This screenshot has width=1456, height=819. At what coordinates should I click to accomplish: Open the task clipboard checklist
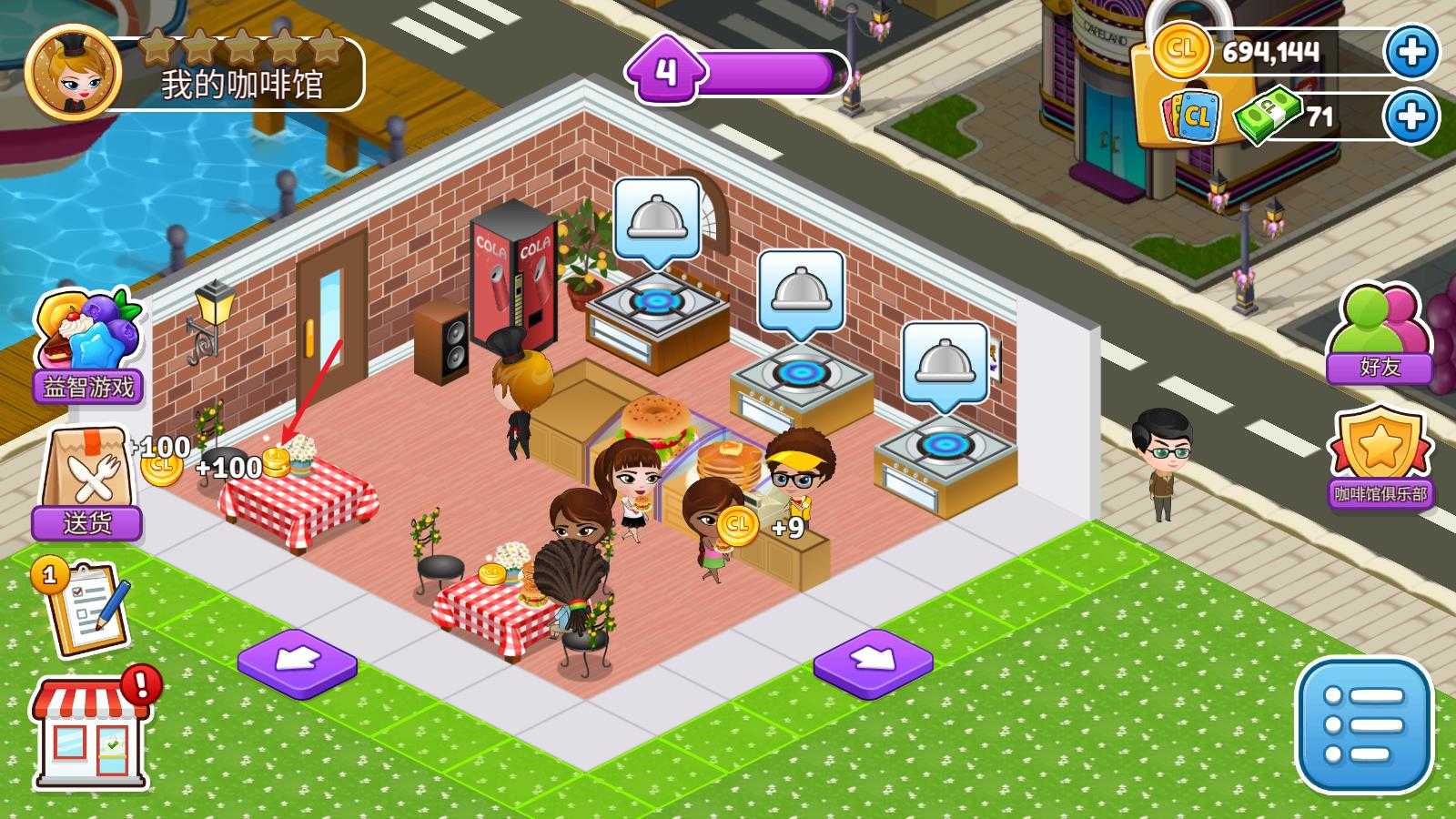click(84, 608)
